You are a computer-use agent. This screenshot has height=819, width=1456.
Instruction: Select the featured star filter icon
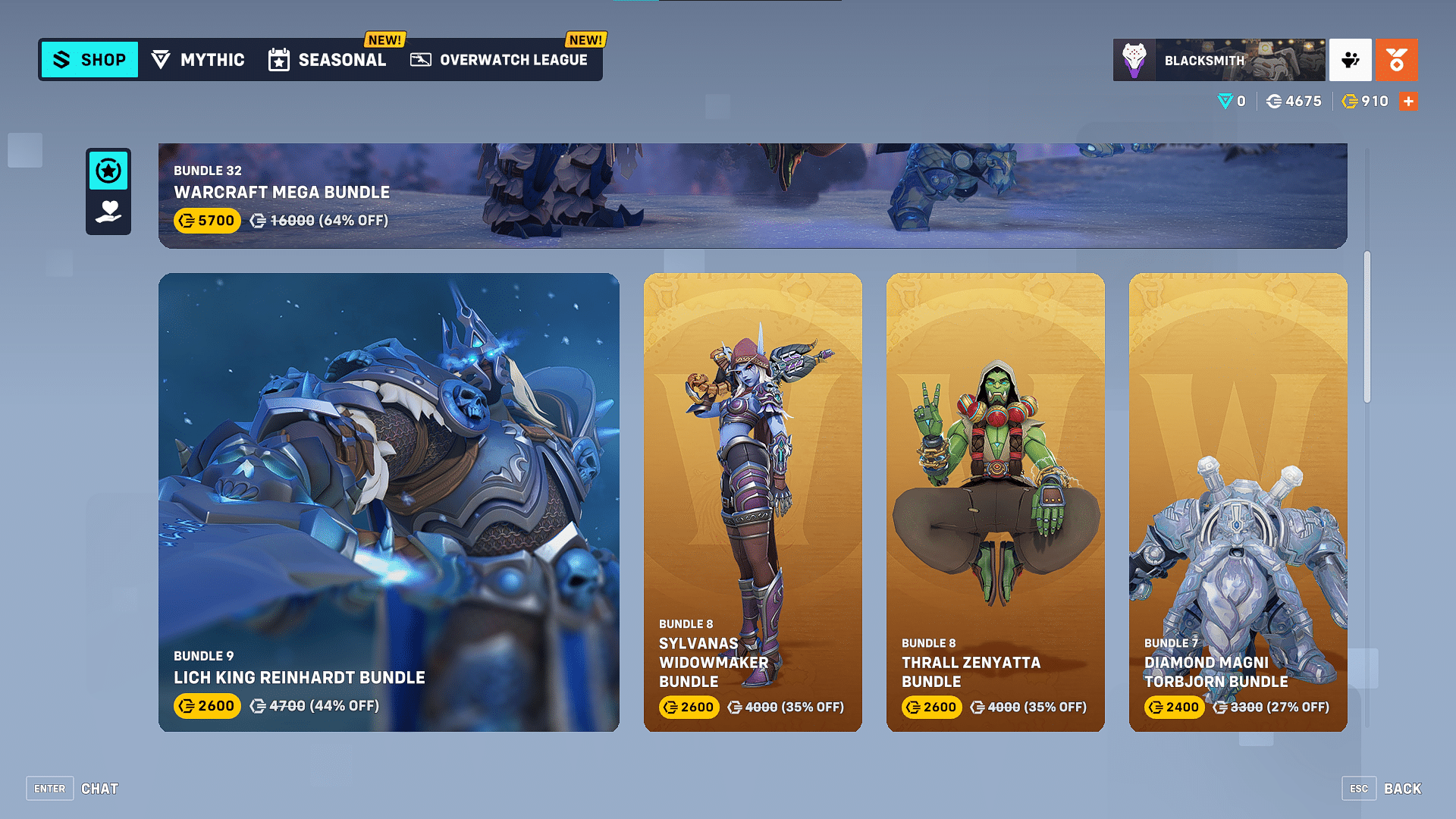click(108, 172)
